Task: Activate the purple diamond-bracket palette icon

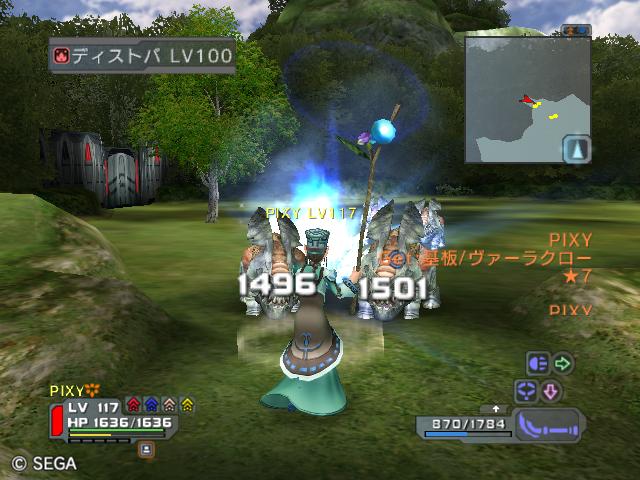Action: [x=526, y=390]
